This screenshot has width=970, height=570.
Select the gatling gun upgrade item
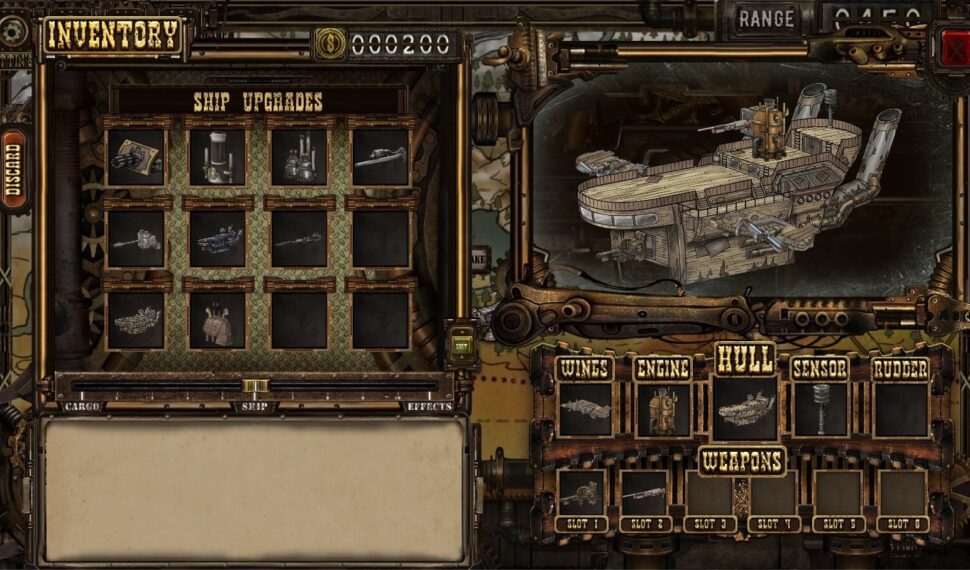(136, 157)
